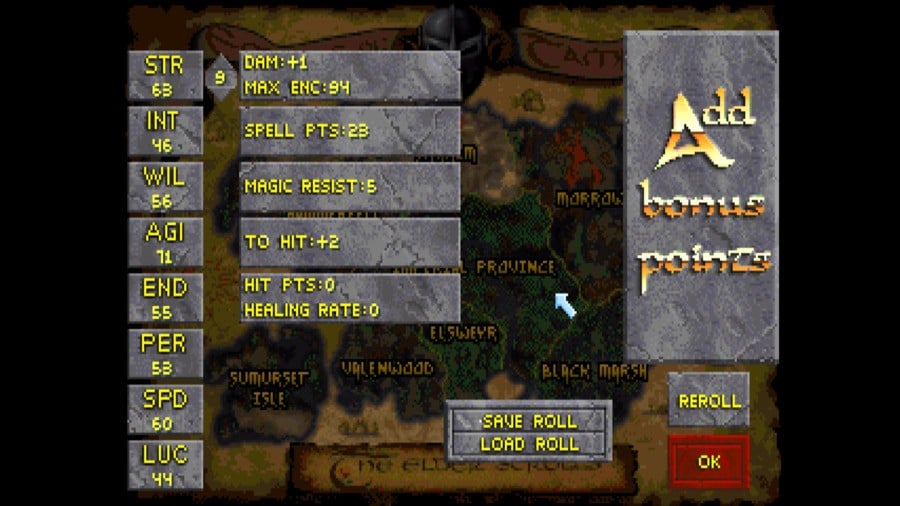Pick the AGI attribute box
Viewport: 900px width, 506px height.
pyautogui.click(x=165, y=243)
